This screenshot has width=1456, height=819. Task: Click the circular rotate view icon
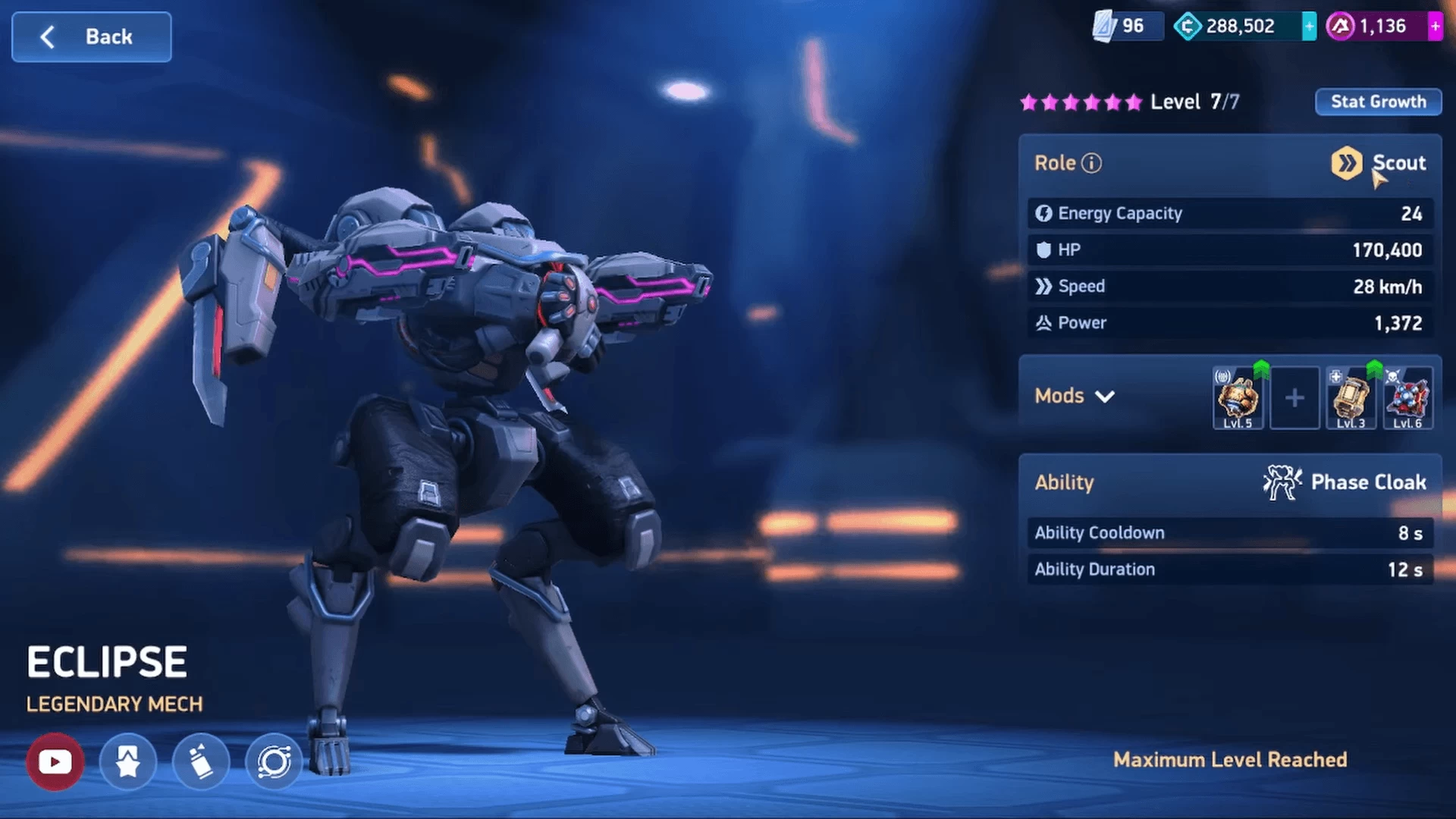coord(274,761)
